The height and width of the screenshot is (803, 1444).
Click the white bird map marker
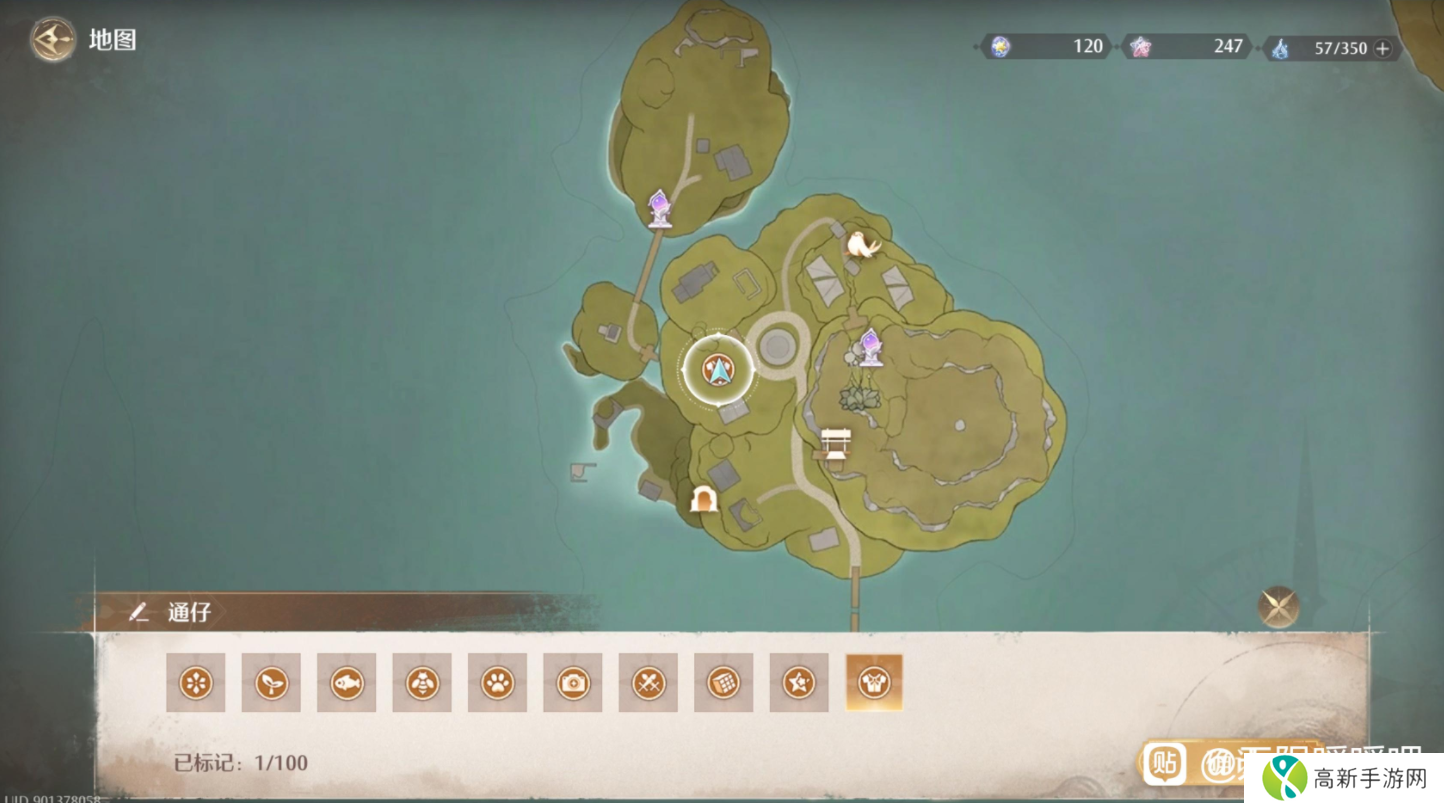[x=862, y=244]
